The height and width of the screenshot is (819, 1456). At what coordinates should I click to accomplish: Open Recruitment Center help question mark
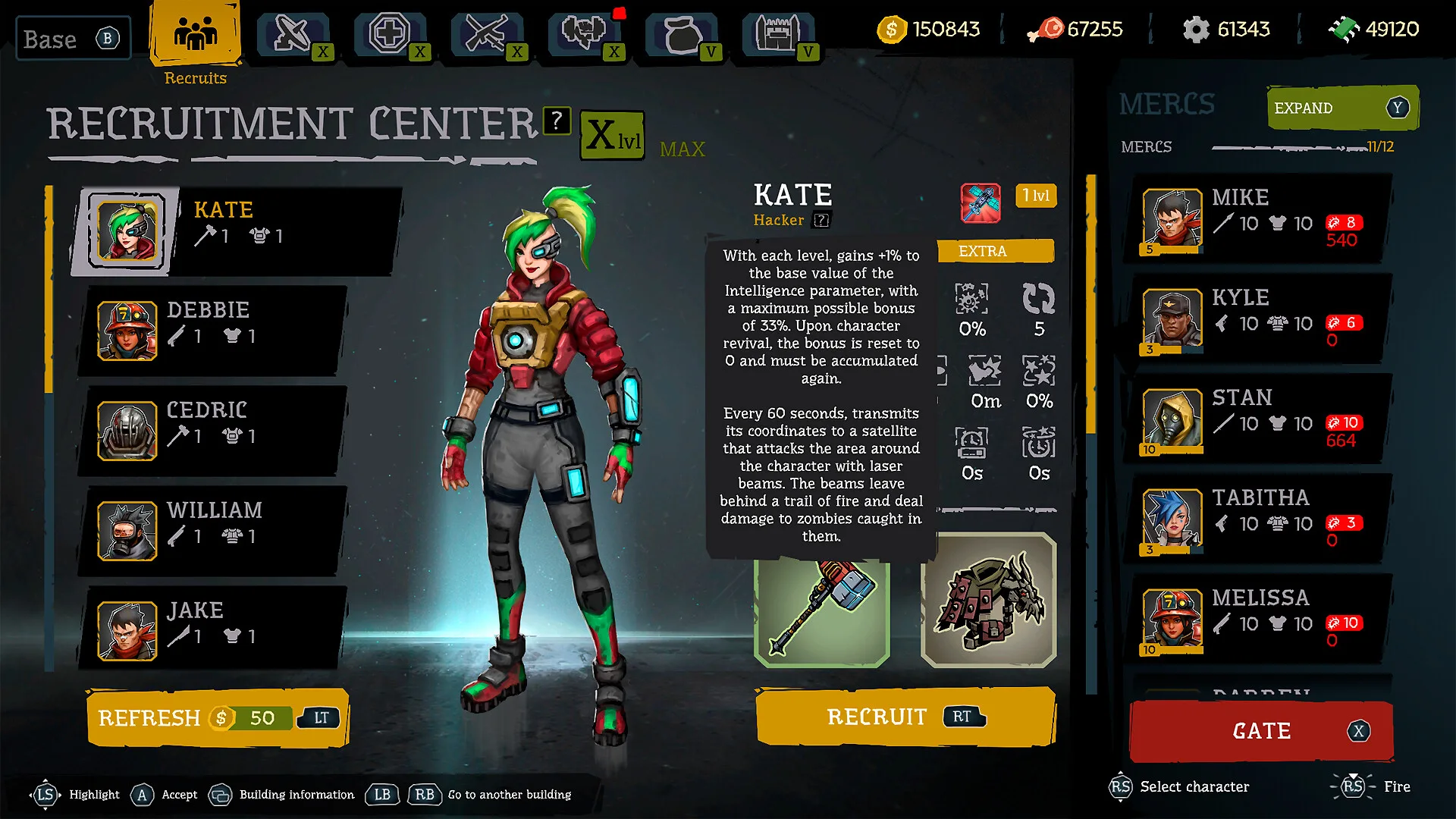point(557,120)
